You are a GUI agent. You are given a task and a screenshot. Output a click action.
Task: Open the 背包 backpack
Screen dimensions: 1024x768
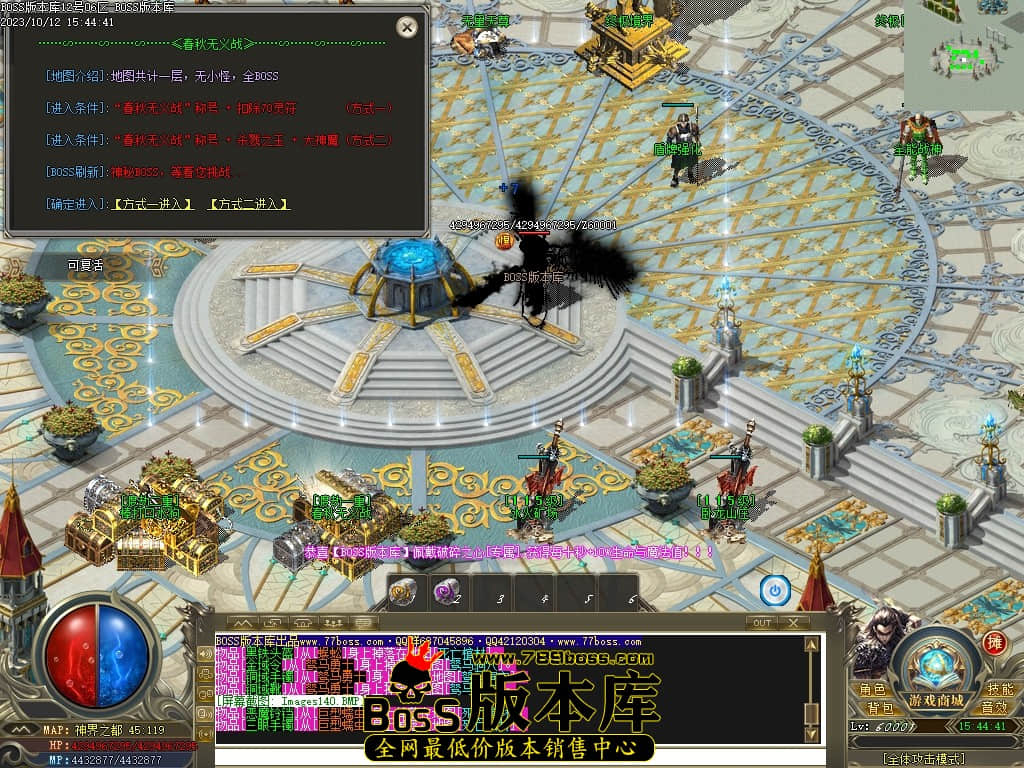(x=880, y=708)
